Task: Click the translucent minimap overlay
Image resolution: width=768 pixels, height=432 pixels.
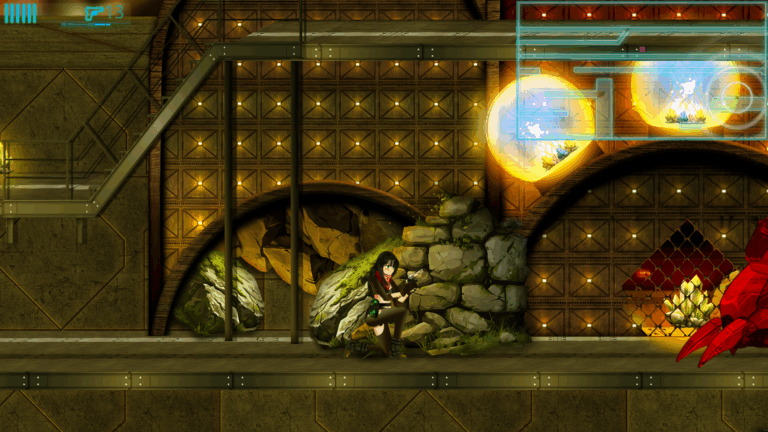Action: 642,70
